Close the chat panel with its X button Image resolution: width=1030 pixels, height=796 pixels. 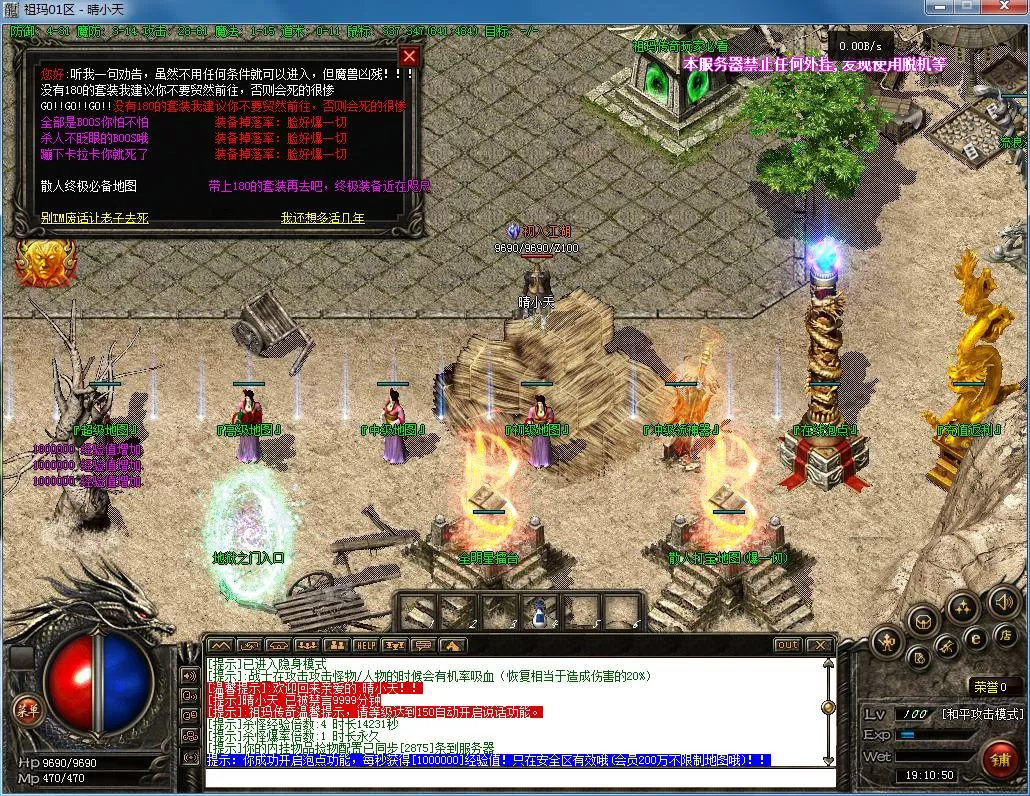tap(820, 645)
